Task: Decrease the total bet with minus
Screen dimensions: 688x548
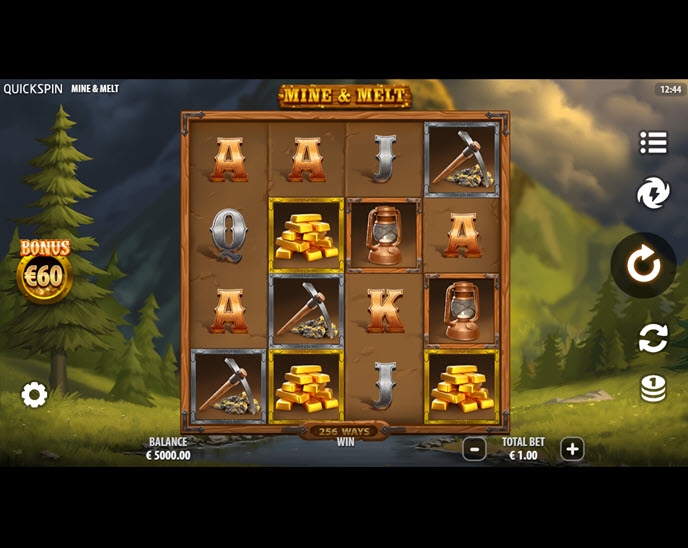Action: coord(474,449)
